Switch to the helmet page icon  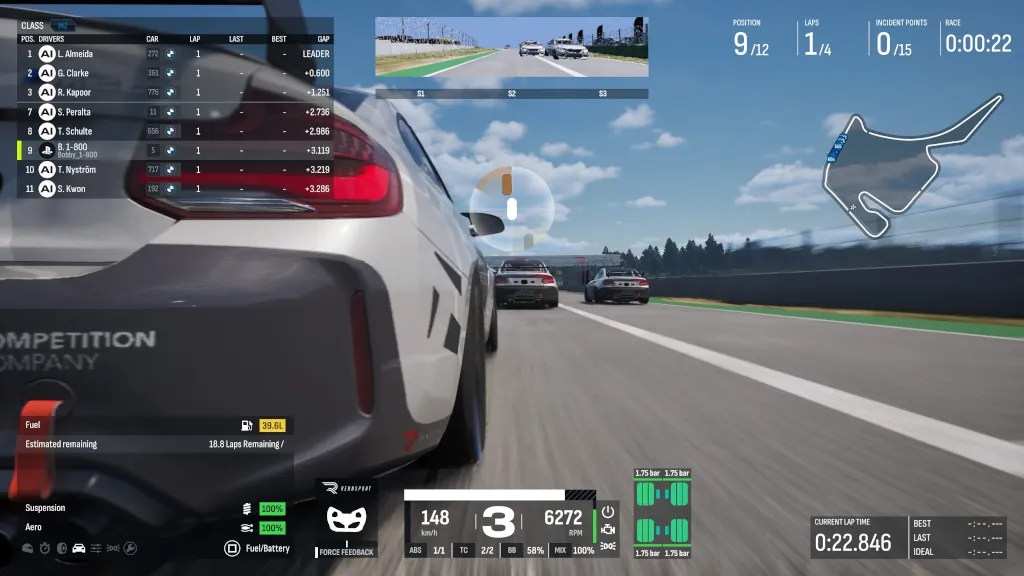coord(27,548)
